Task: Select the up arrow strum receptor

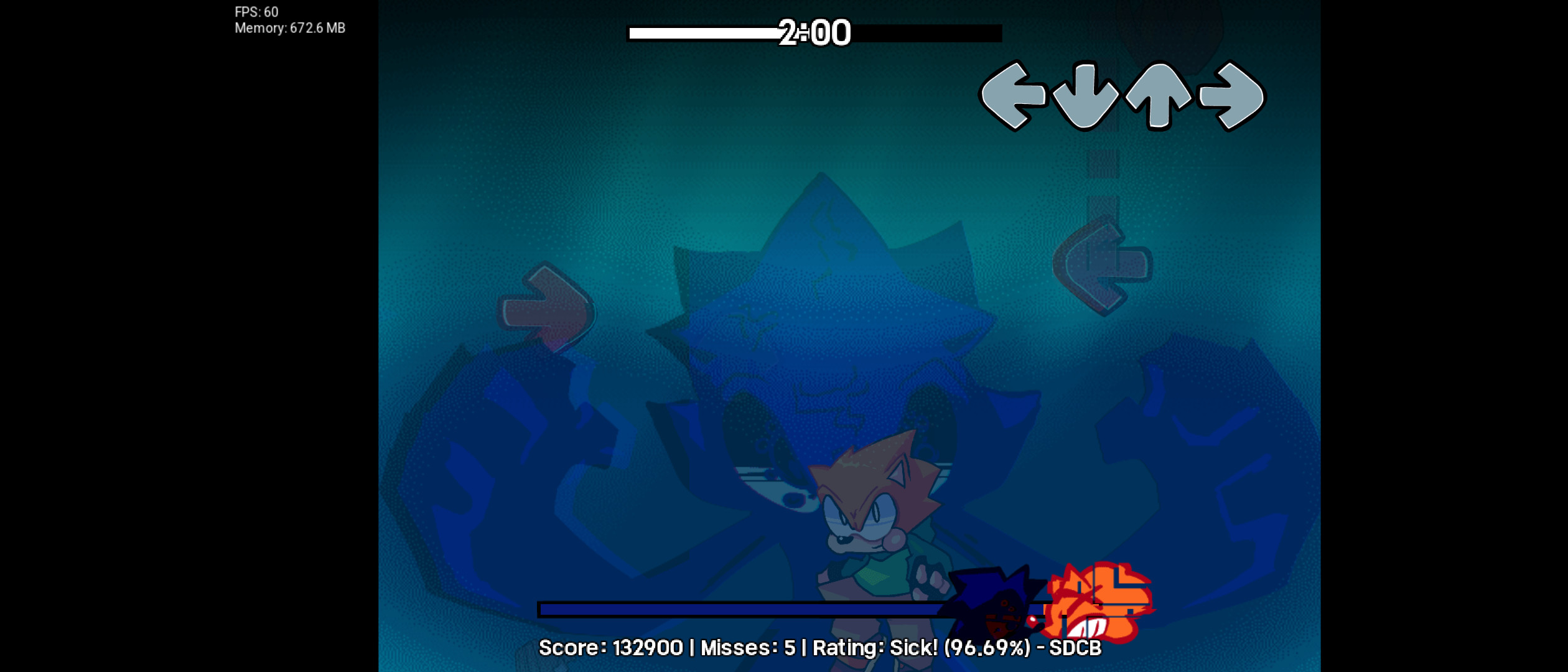Action: (1157, 96)
